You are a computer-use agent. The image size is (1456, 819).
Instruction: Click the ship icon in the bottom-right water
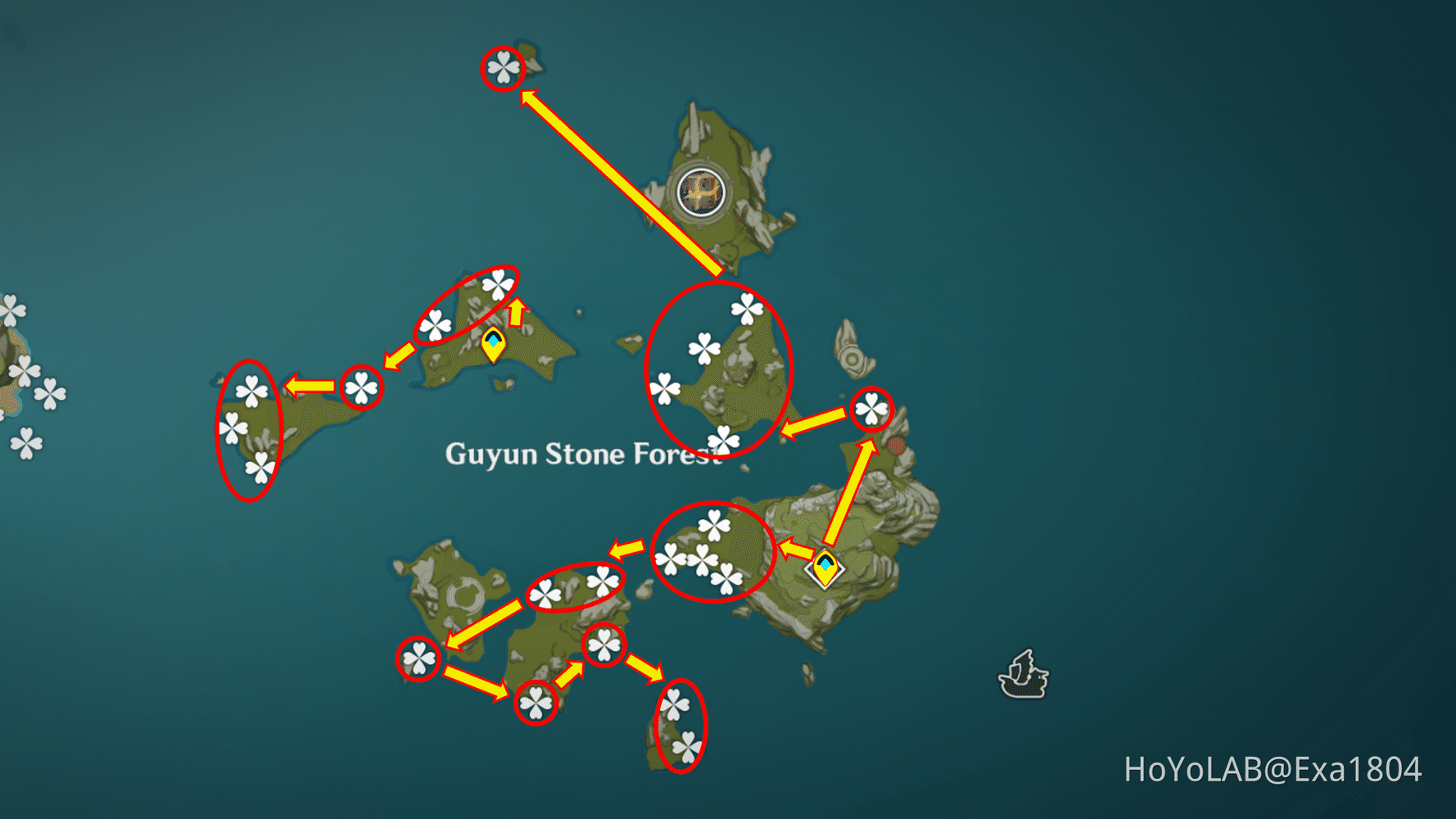[x=1024, y=673]
